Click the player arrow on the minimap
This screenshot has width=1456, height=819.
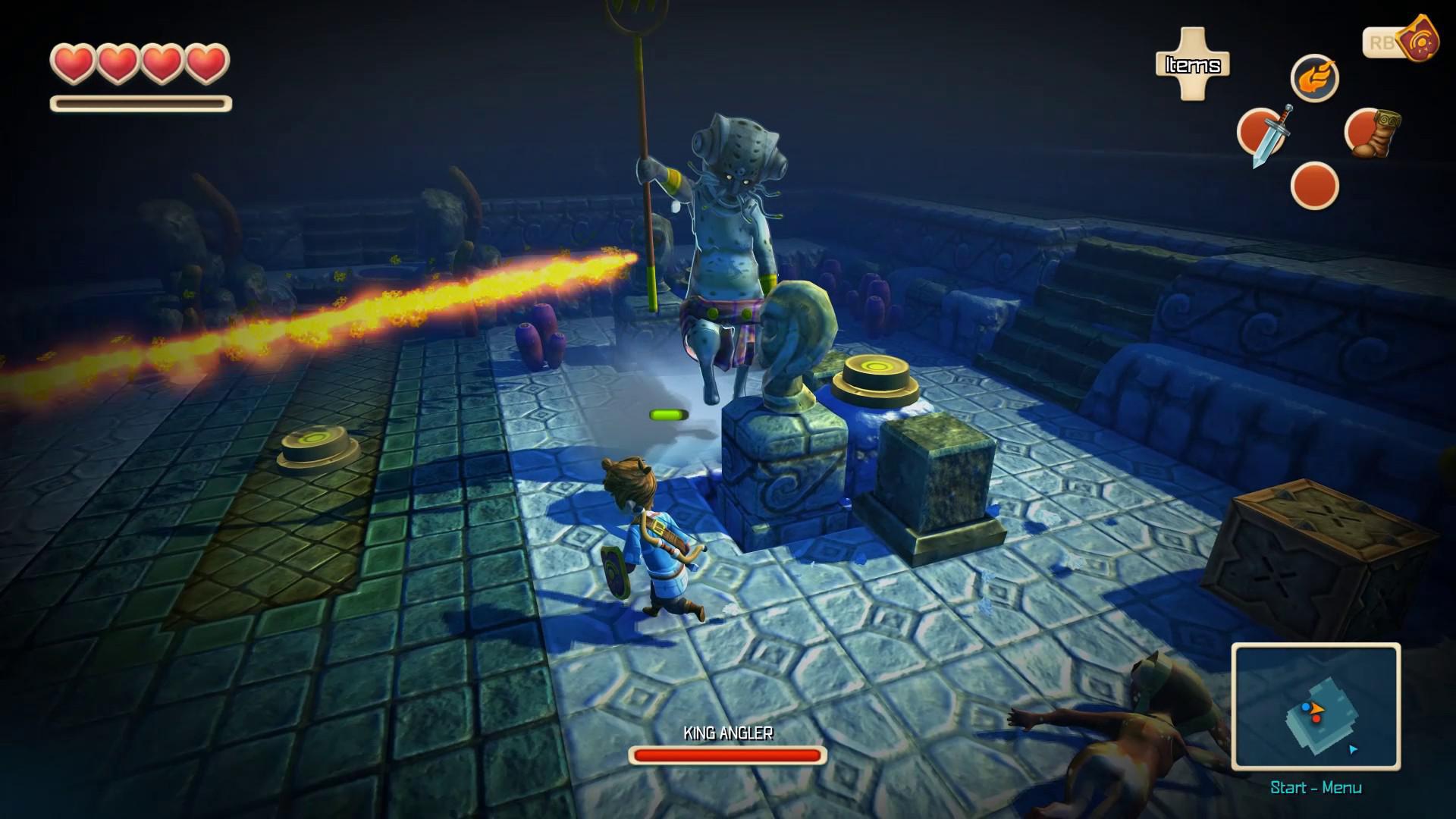[x=1316, y=709]
